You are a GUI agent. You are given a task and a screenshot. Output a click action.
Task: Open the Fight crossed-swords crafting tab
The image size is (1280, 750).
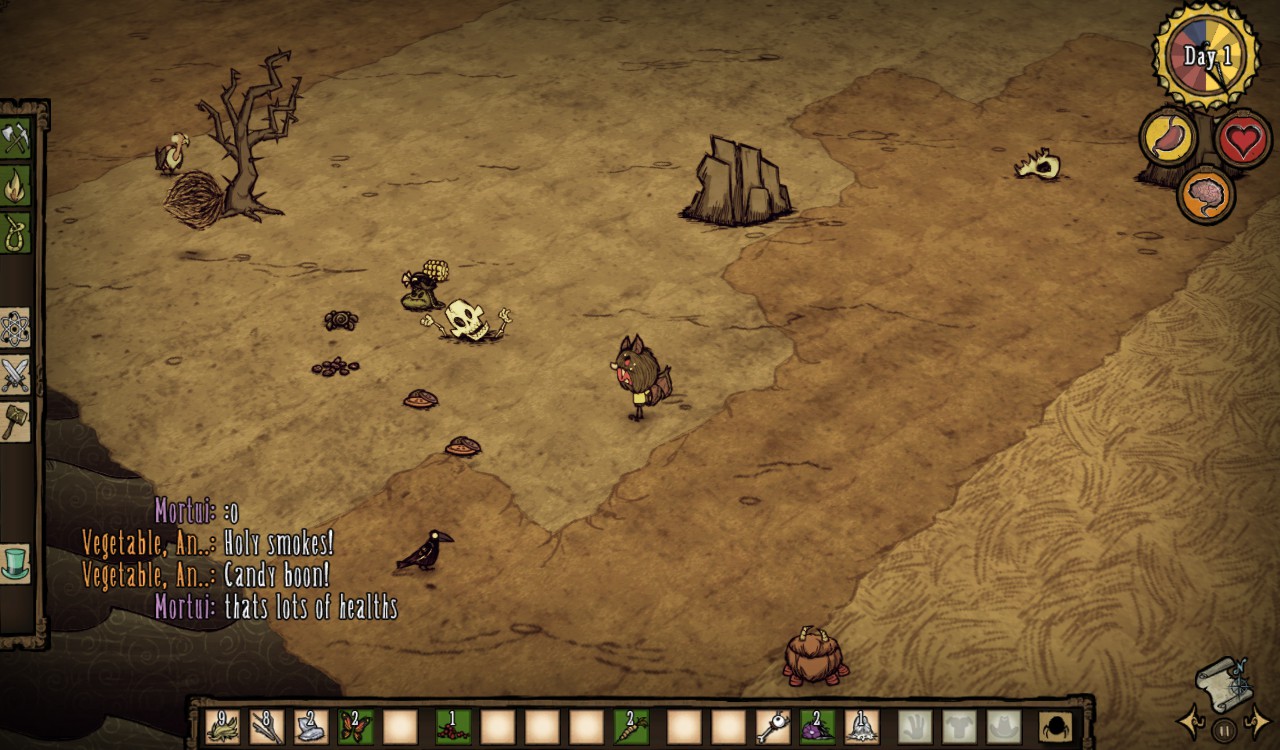tap(16, 375)
